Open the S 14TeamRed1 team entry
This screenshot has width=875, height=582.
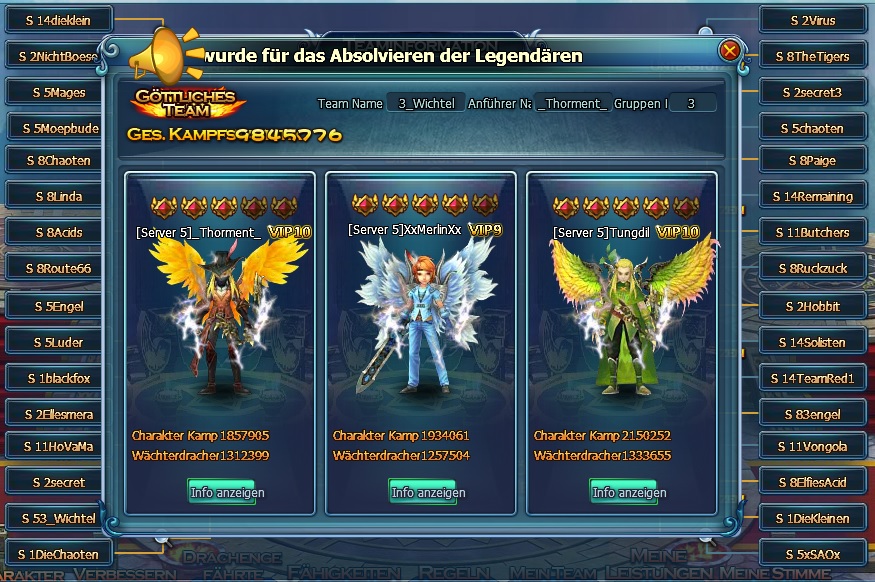pyautogui.click(x=811, y=379)
